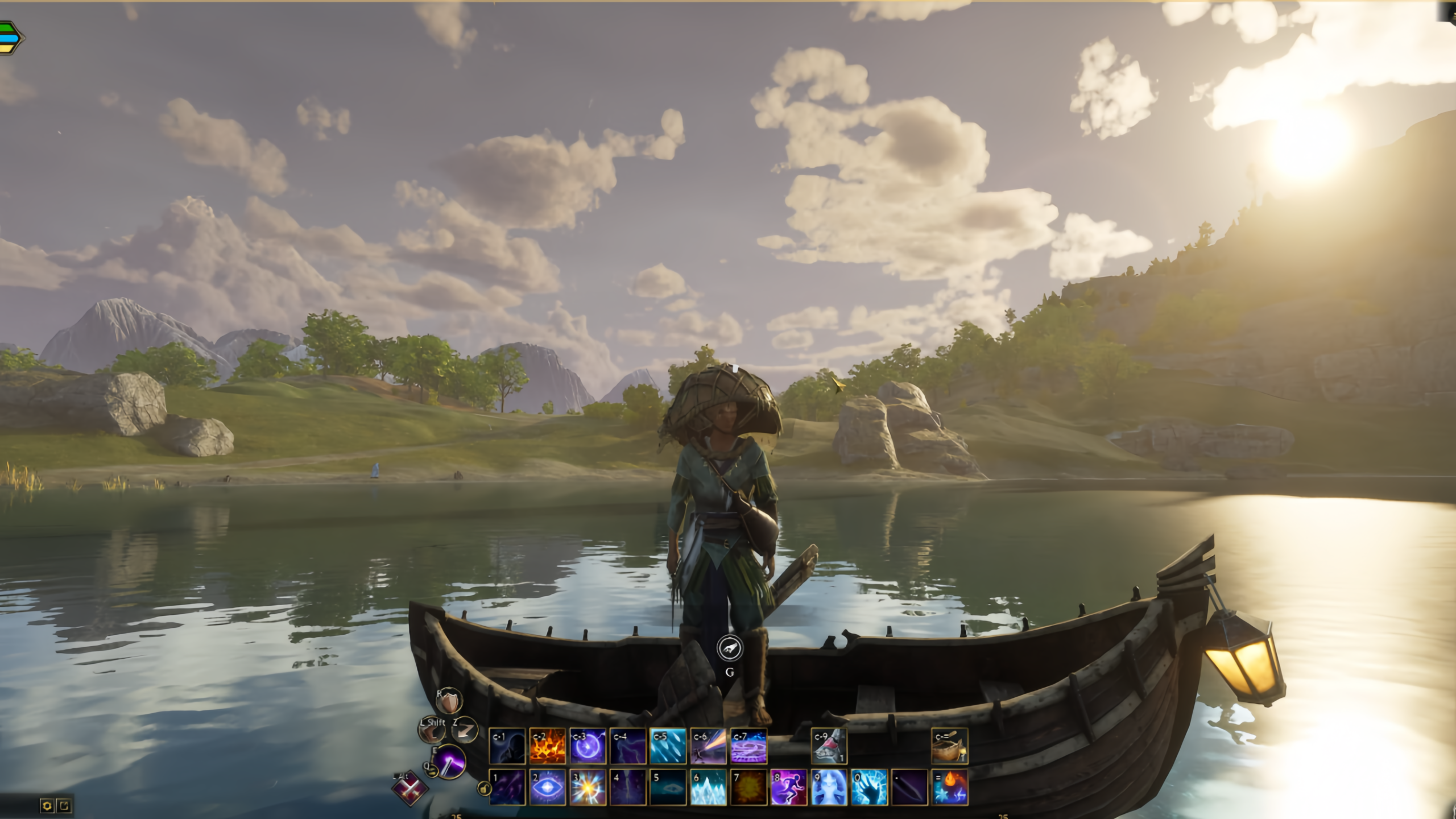
Task: Toggle the hotbar padlock icon
Action: 483,788
